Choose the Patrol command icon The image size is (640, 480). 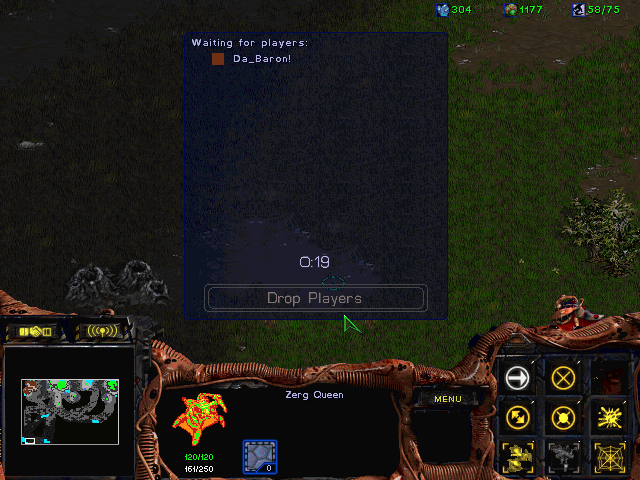click(517, 417)
